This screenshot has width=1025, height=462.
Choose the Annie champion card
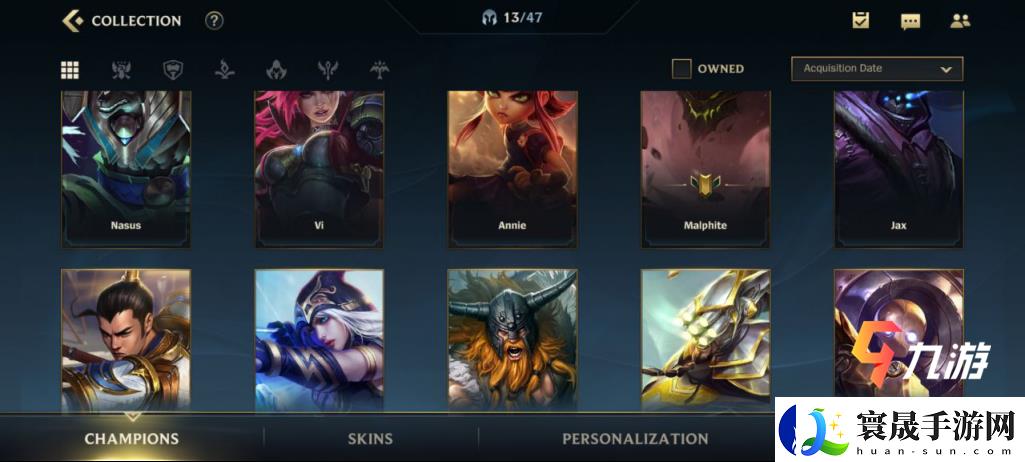click(512, 168)
